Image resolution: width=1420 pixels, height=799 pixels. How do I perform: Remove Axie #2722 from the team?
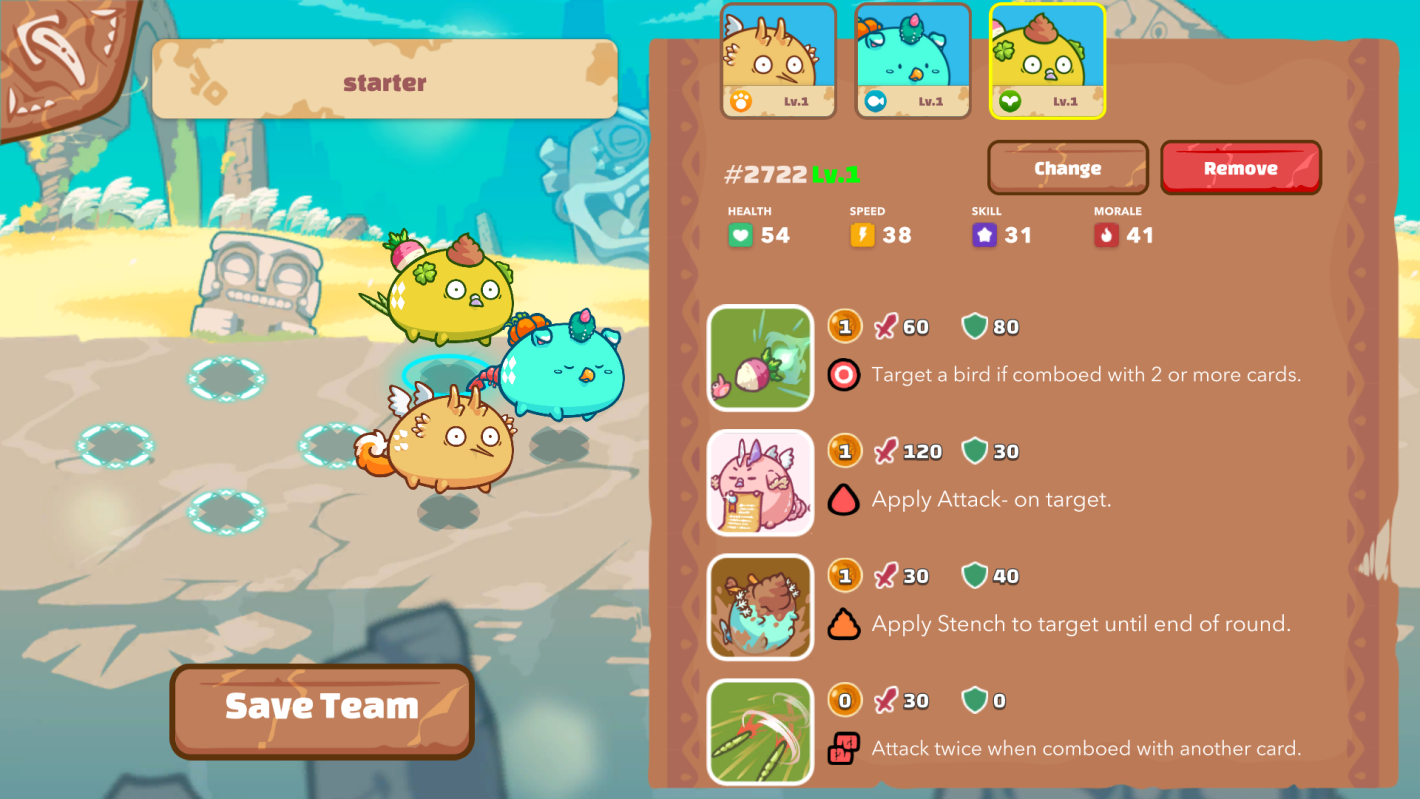(x=1241, y=167)
